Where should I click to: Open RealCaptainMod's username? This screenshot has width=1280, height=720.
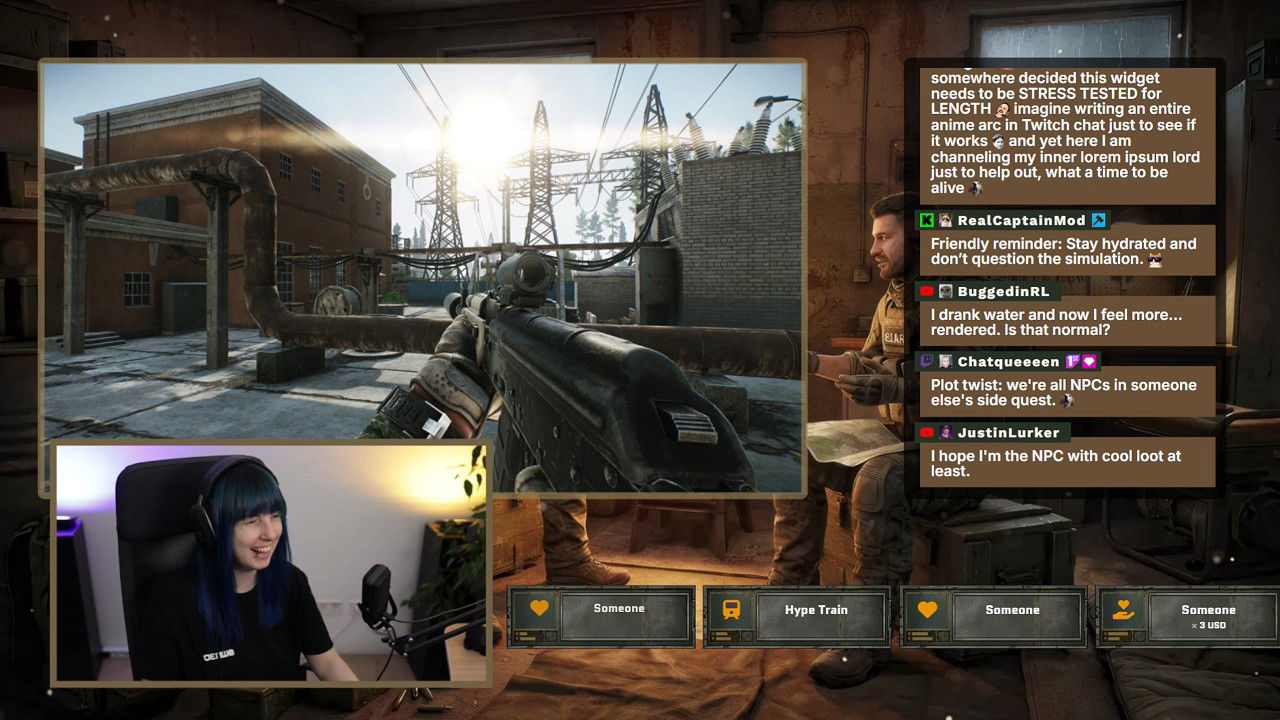[x=1022, y=218]
